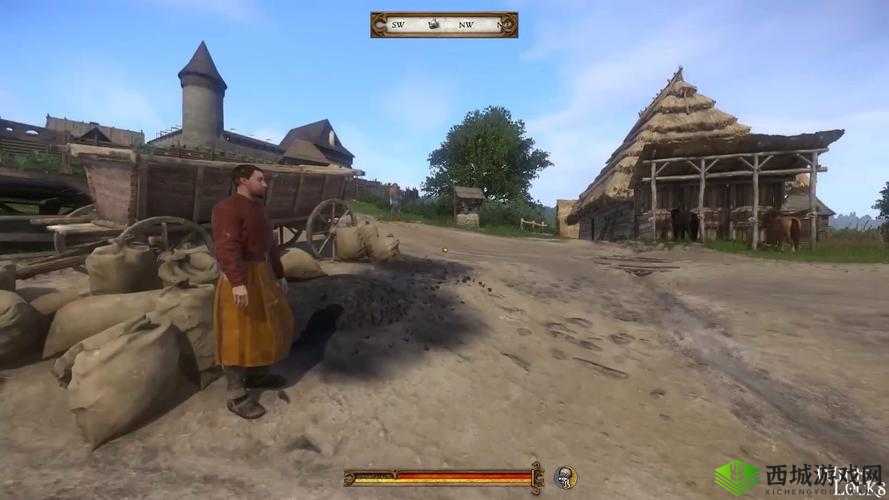Image resolution: width=889 pixels, height=500 pixels.
Task: Open the green site watermark logo
Action: [x=737, y=477]
